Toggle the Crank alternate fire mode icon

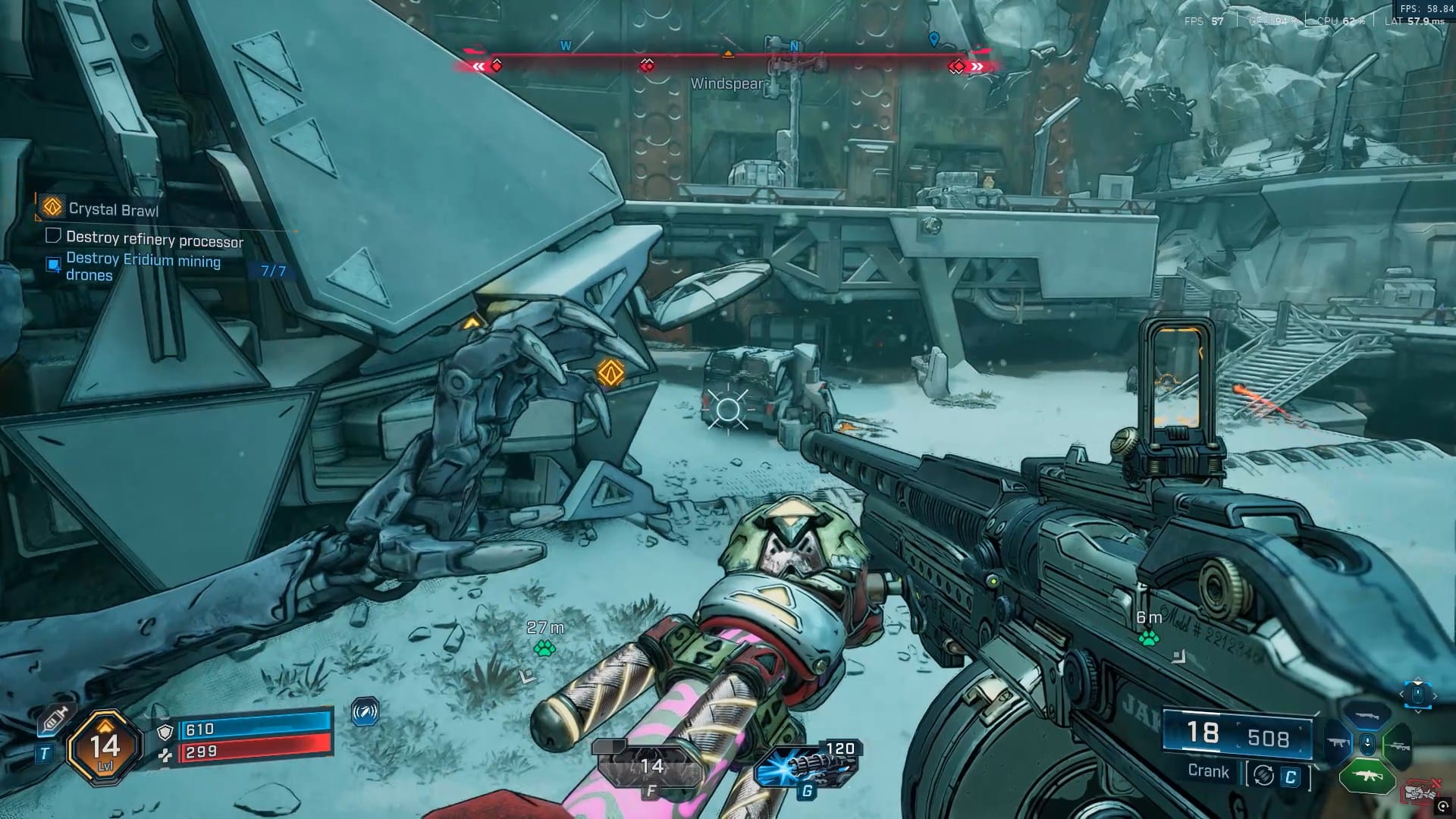(x=1263, y=775)
